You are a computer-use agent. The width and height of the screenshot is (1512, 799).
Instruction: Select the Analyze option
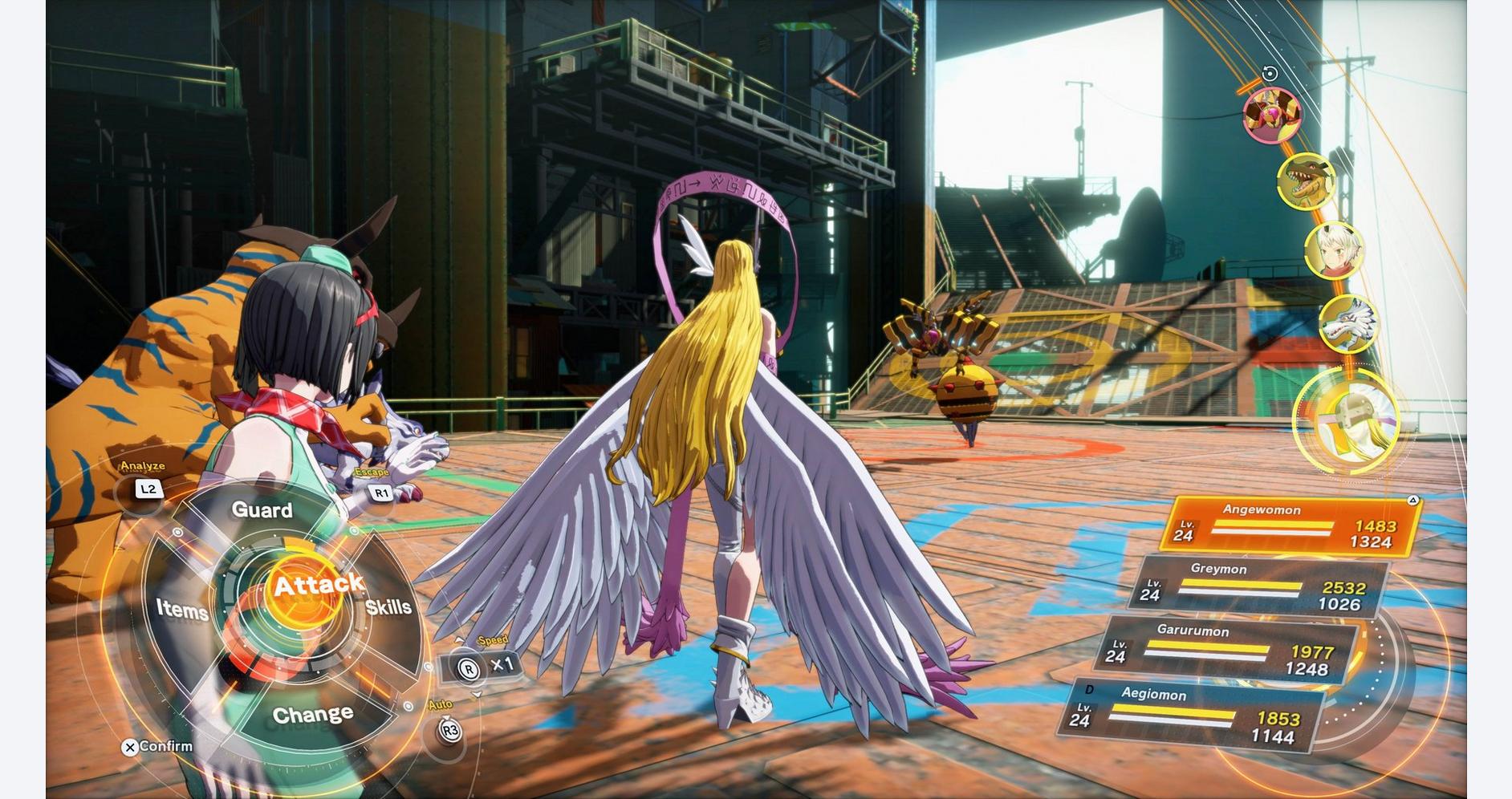[x=148, y=489]
